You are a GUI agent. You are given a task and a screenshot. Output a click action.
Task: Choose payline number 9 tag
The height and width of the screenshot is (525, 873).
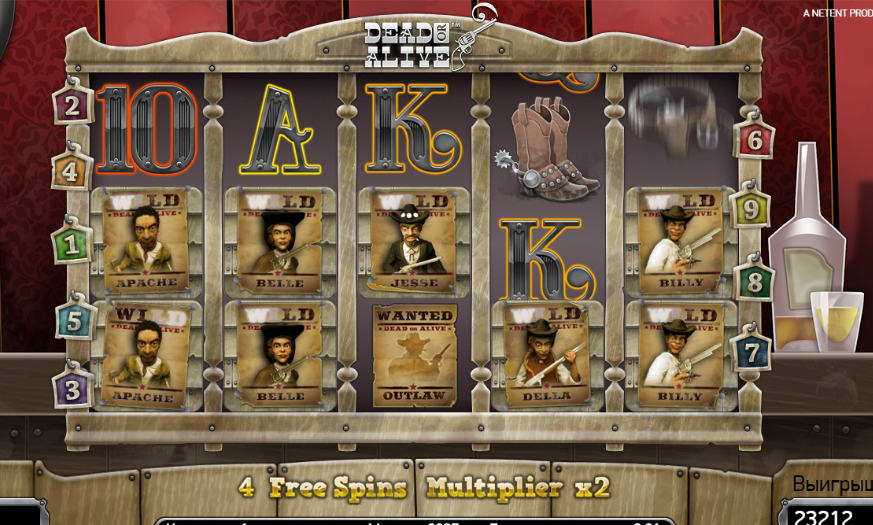coord(749,209)
